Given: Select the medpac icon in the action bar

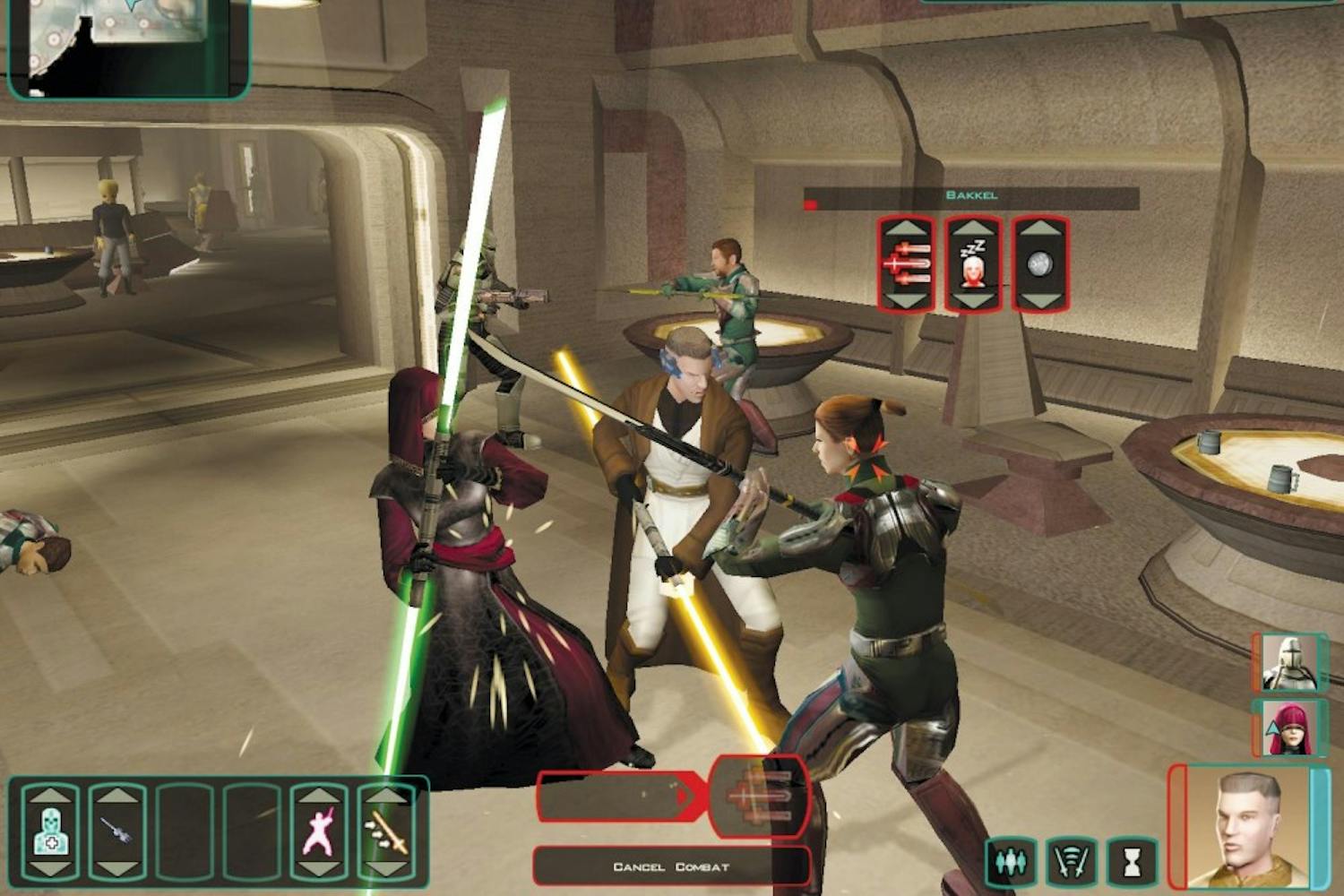Looking at the screenshot, I should (51, 833).
